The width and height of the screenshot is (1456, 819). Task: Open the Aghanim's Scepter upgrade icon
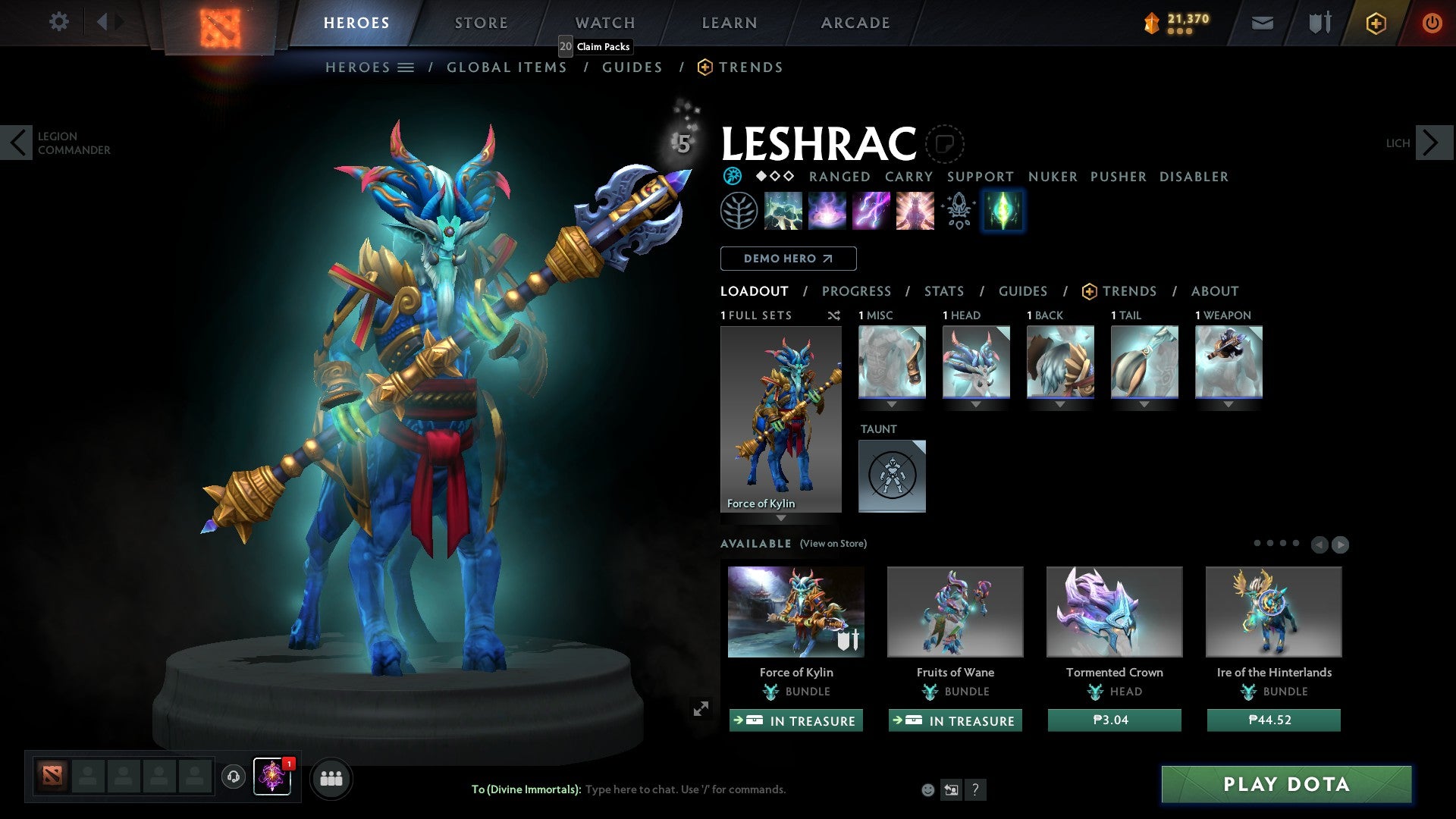(x=958, y=210)
